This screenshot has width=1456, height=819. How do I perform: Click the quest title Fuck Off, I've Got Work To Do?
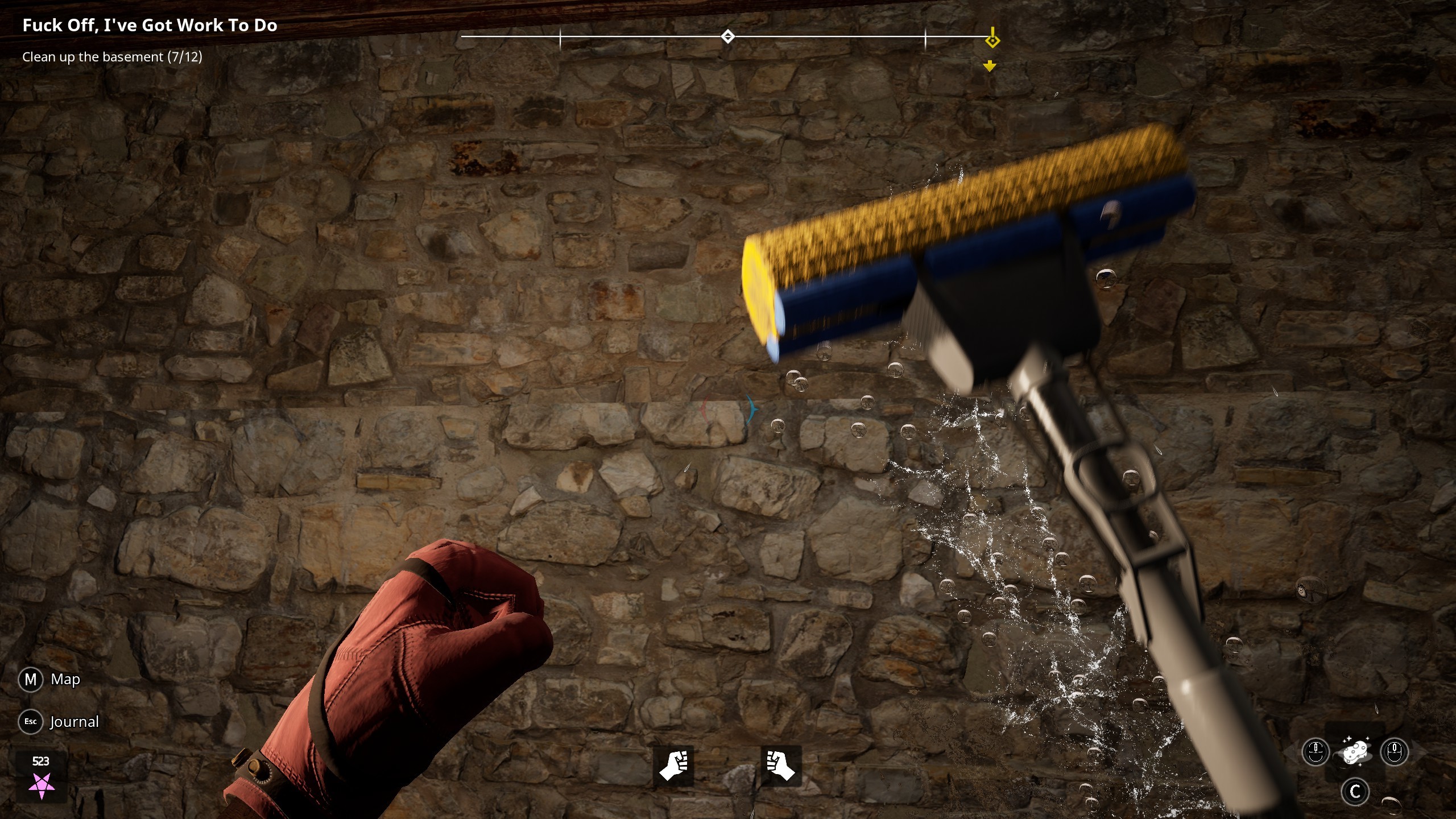(x=150, y=25)
